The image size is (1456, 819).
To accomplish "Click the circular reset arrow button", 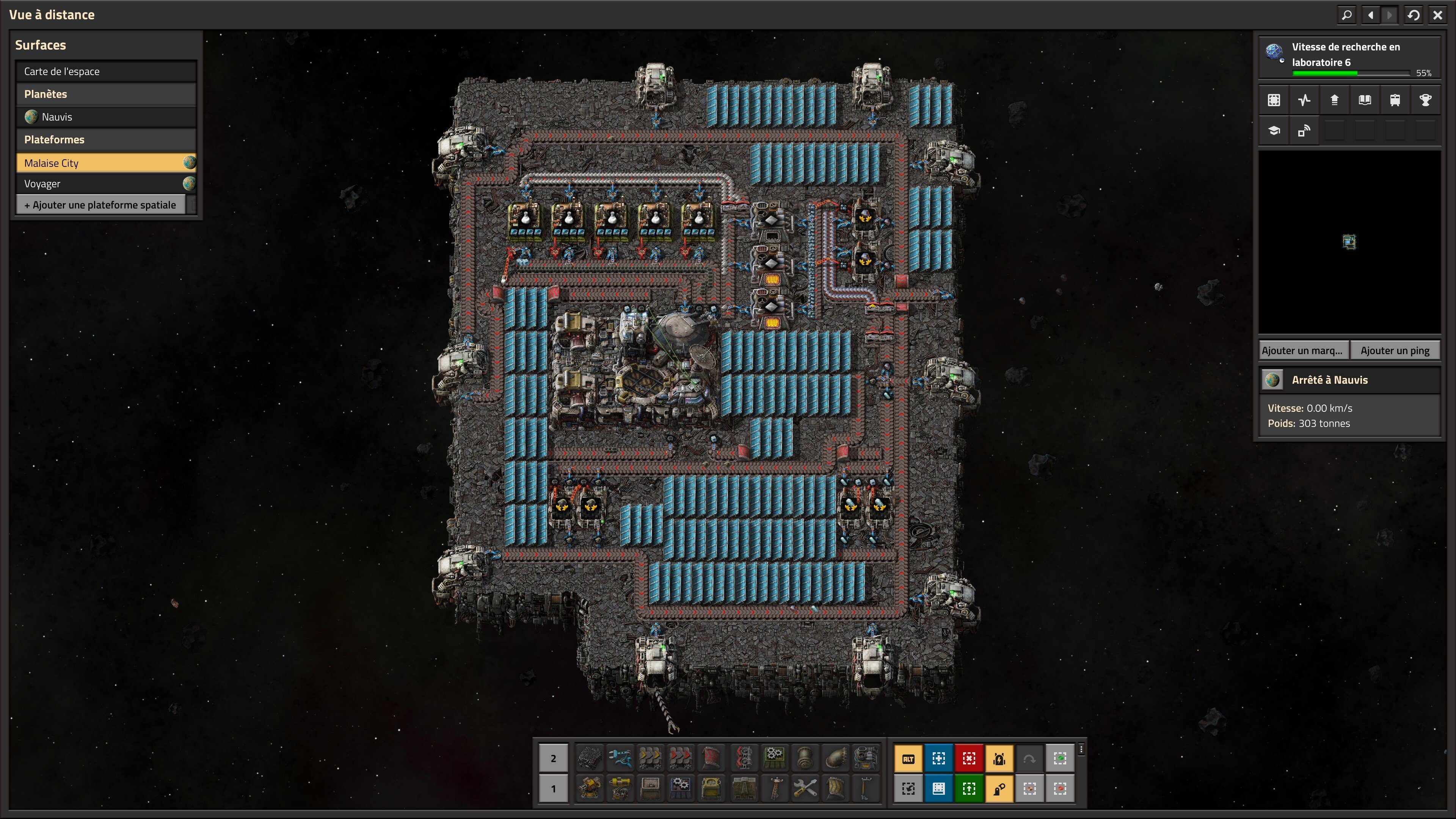I will [1414, 15].
